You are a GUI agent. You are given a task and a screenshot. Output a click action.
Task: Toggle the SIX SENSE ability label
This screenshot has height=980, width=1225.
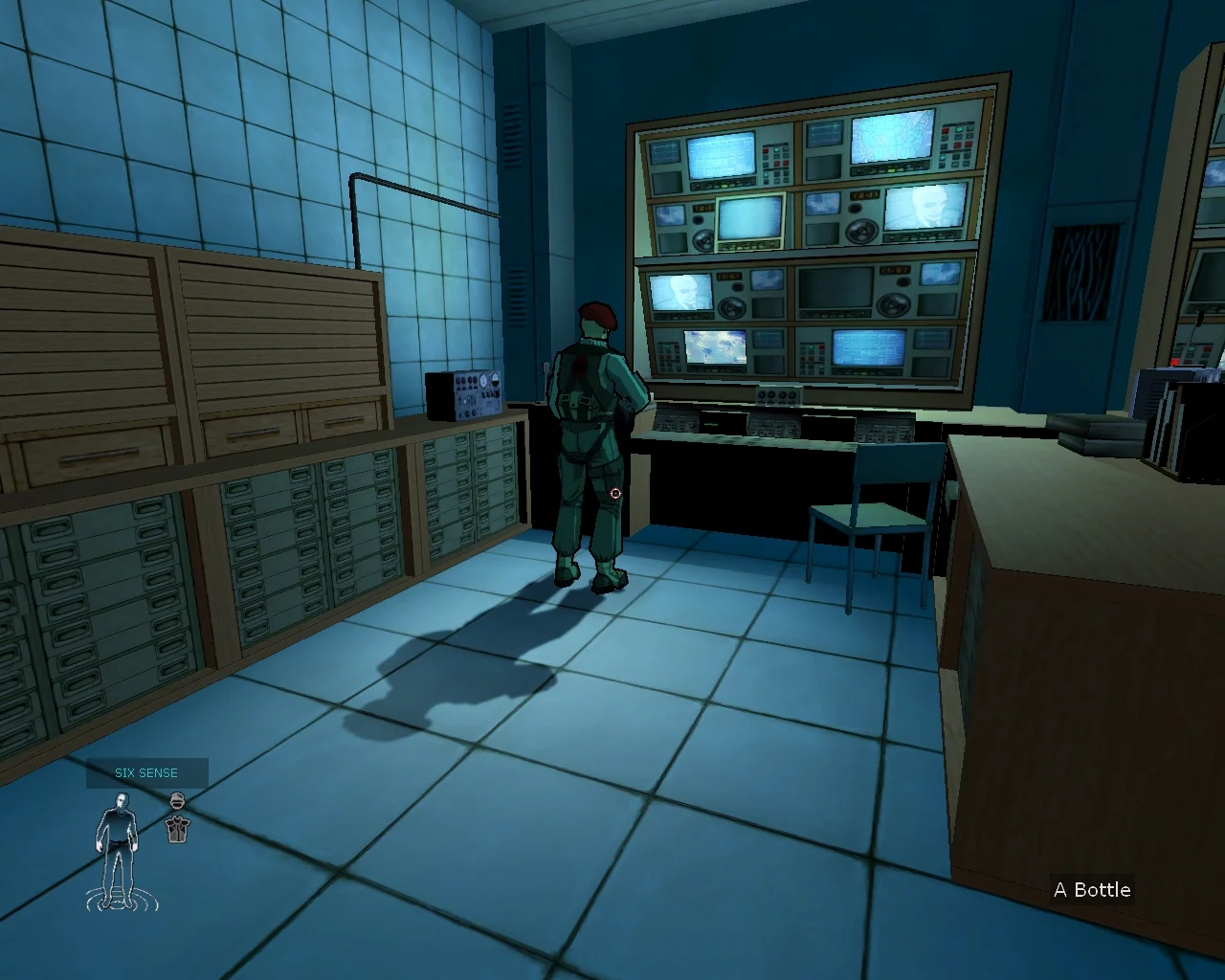(x=145, y=772)
